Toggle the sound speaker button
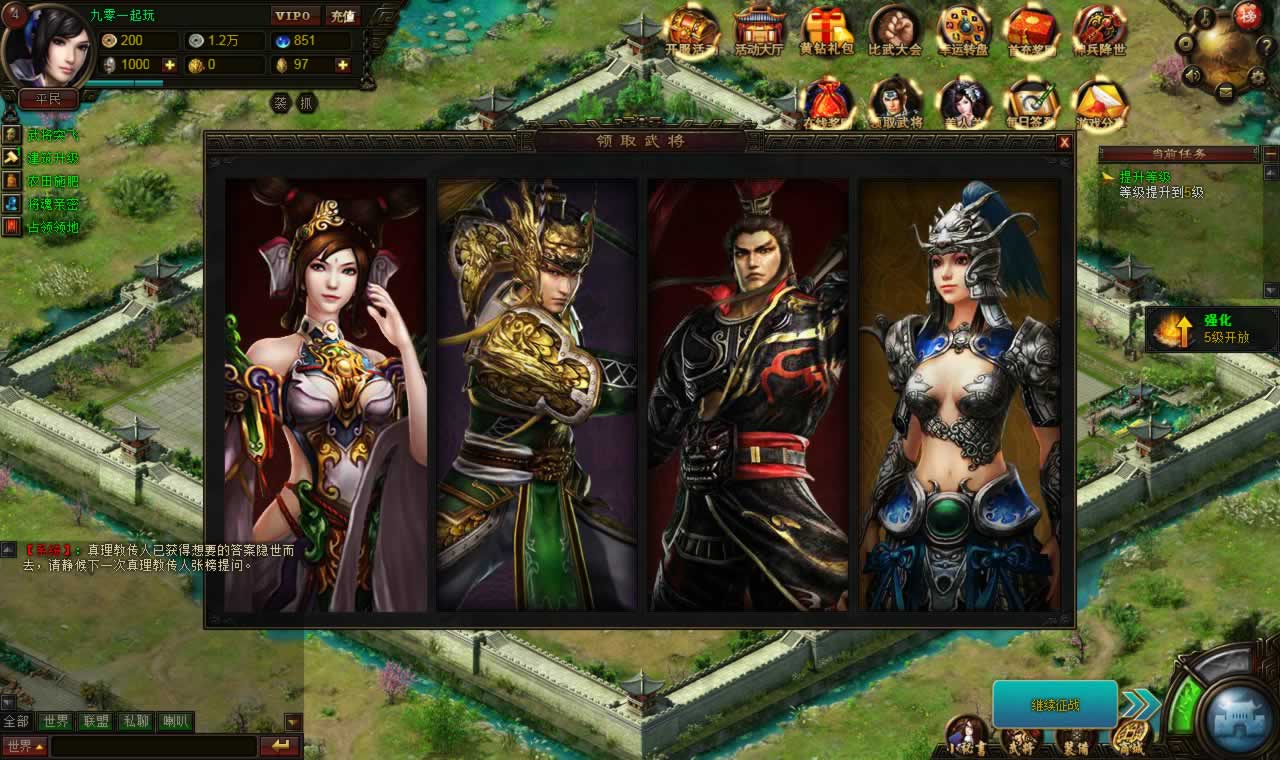Viewport: 1280px width, 760px height. click(x=1192, y=75)
